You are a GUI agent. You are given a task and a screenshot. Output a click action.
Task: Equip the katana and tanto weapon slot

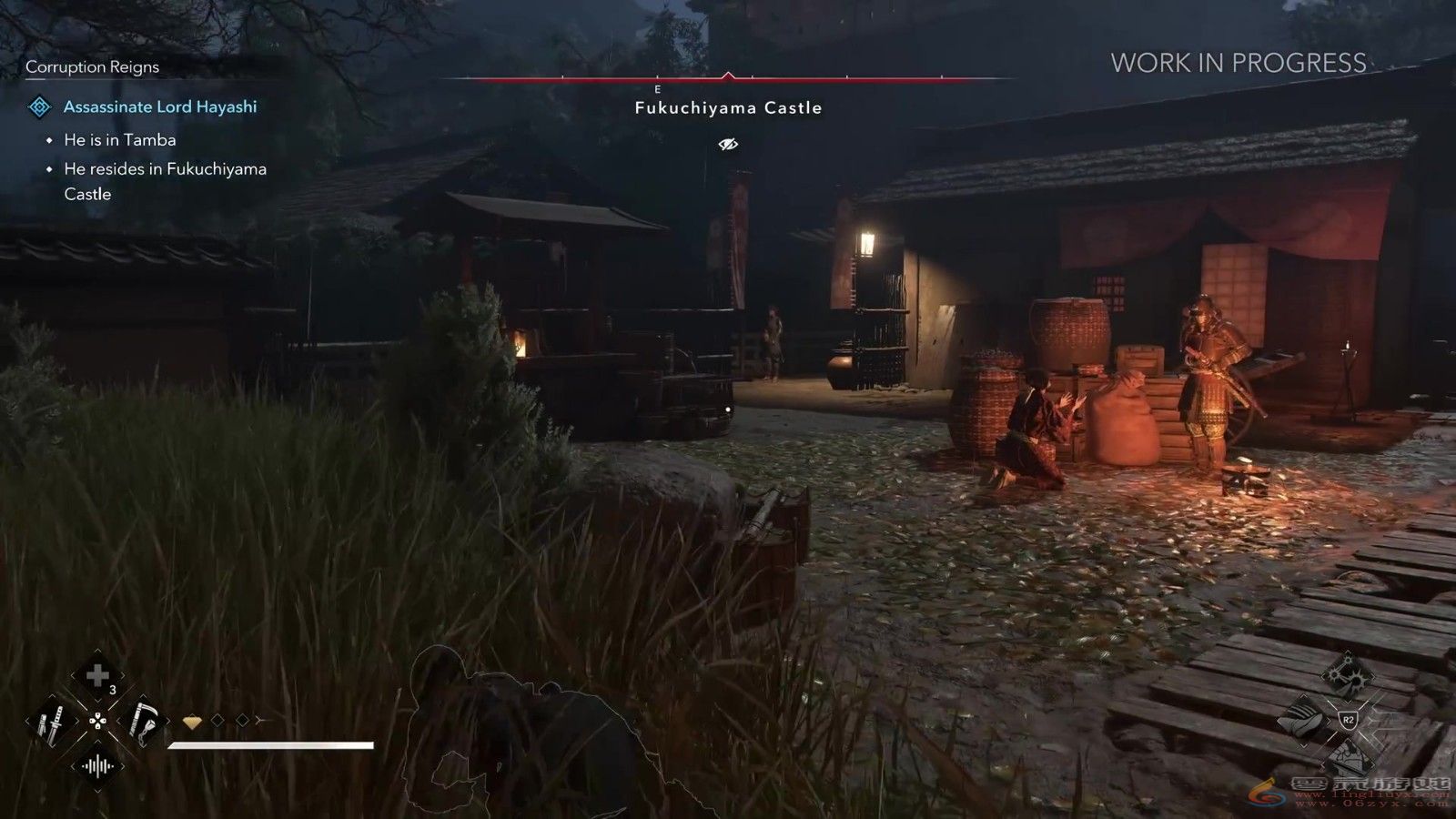[x=51, y=723]
